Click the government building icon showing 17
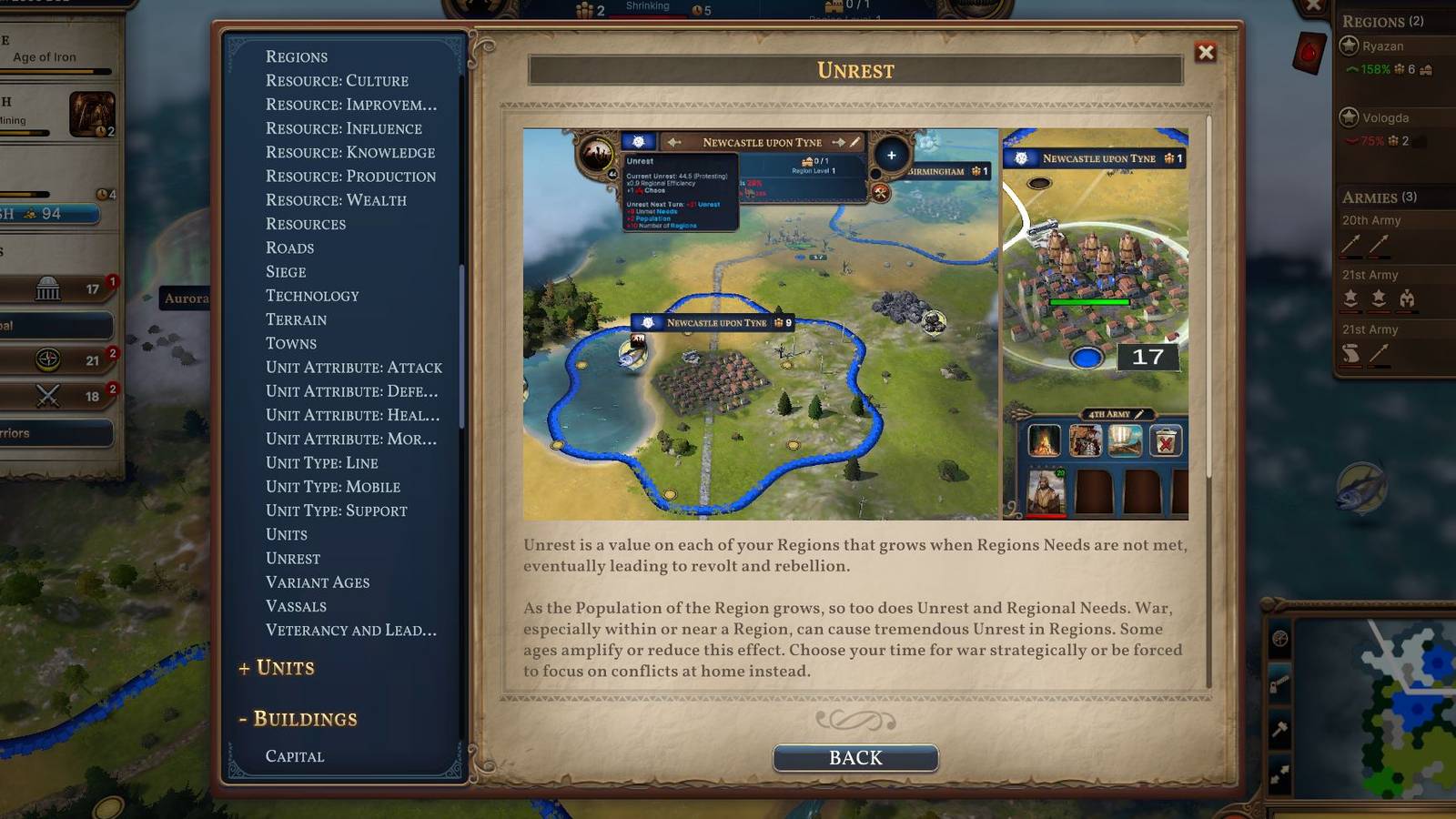 pos(47,288)
